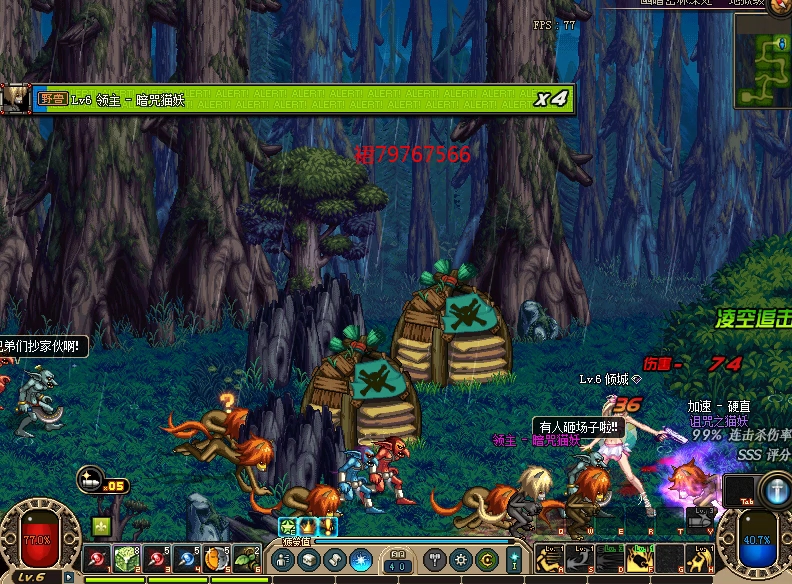Open the character info menu button
This screenshot has height=584, width=792.
pos(283,559)
